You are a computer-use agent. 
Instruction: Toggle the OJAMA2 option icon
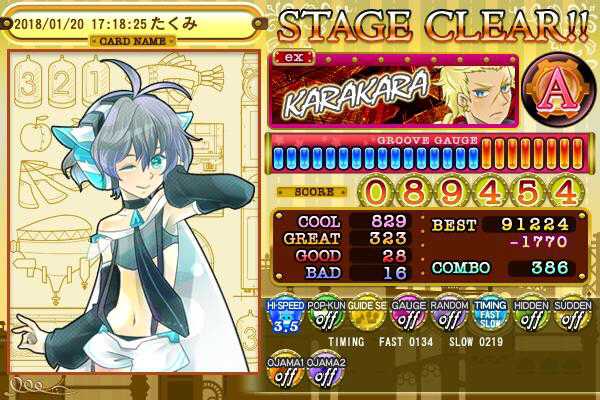coord(323,371)
